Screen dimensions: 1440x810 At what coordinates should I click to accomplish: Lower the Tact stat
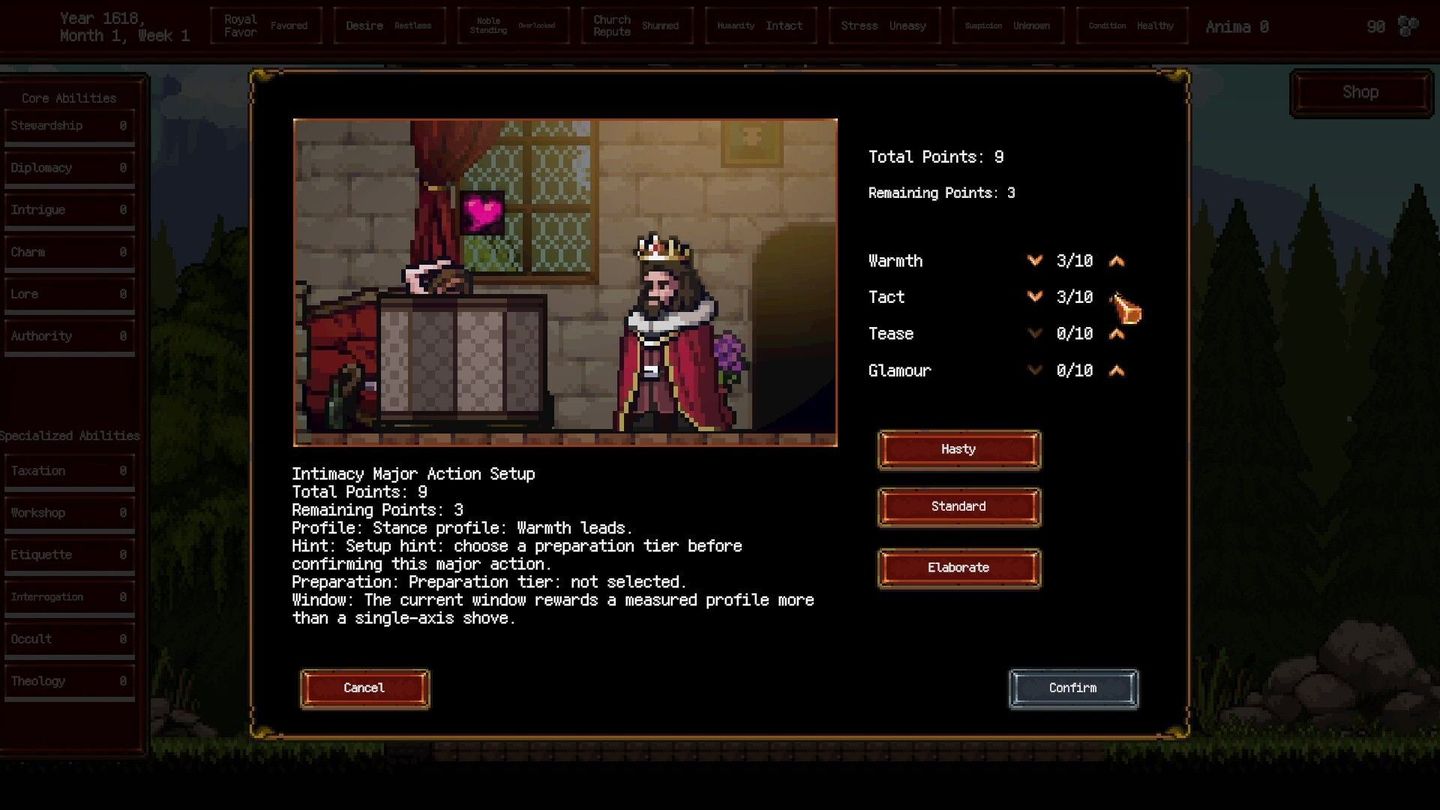[x=1035, y=297]
